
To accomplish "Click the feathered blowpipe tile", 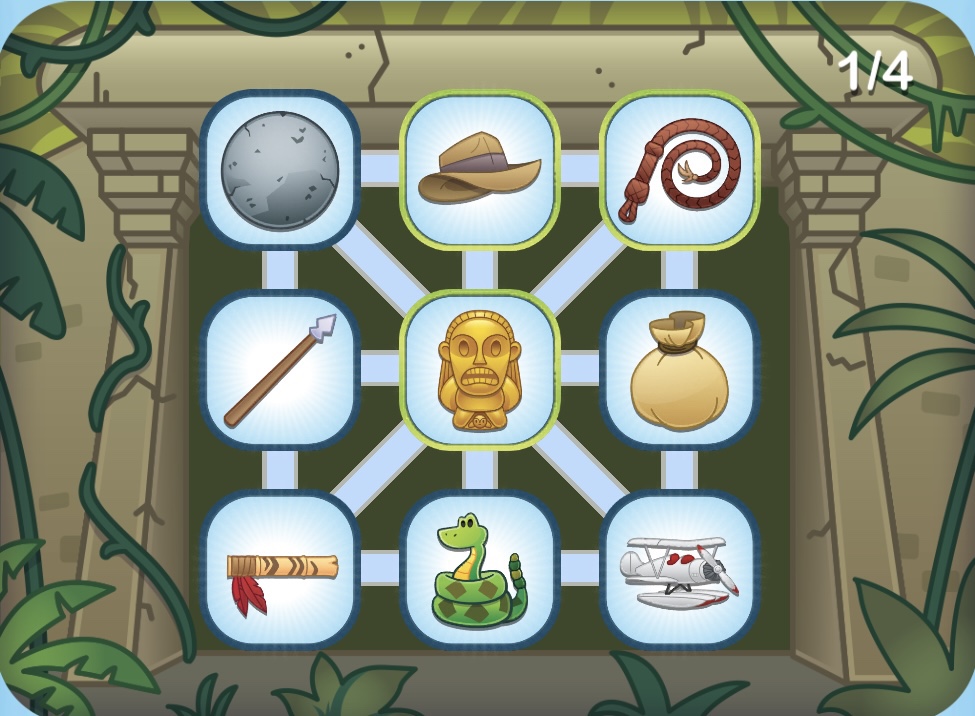I will click(x=280, y=569).
